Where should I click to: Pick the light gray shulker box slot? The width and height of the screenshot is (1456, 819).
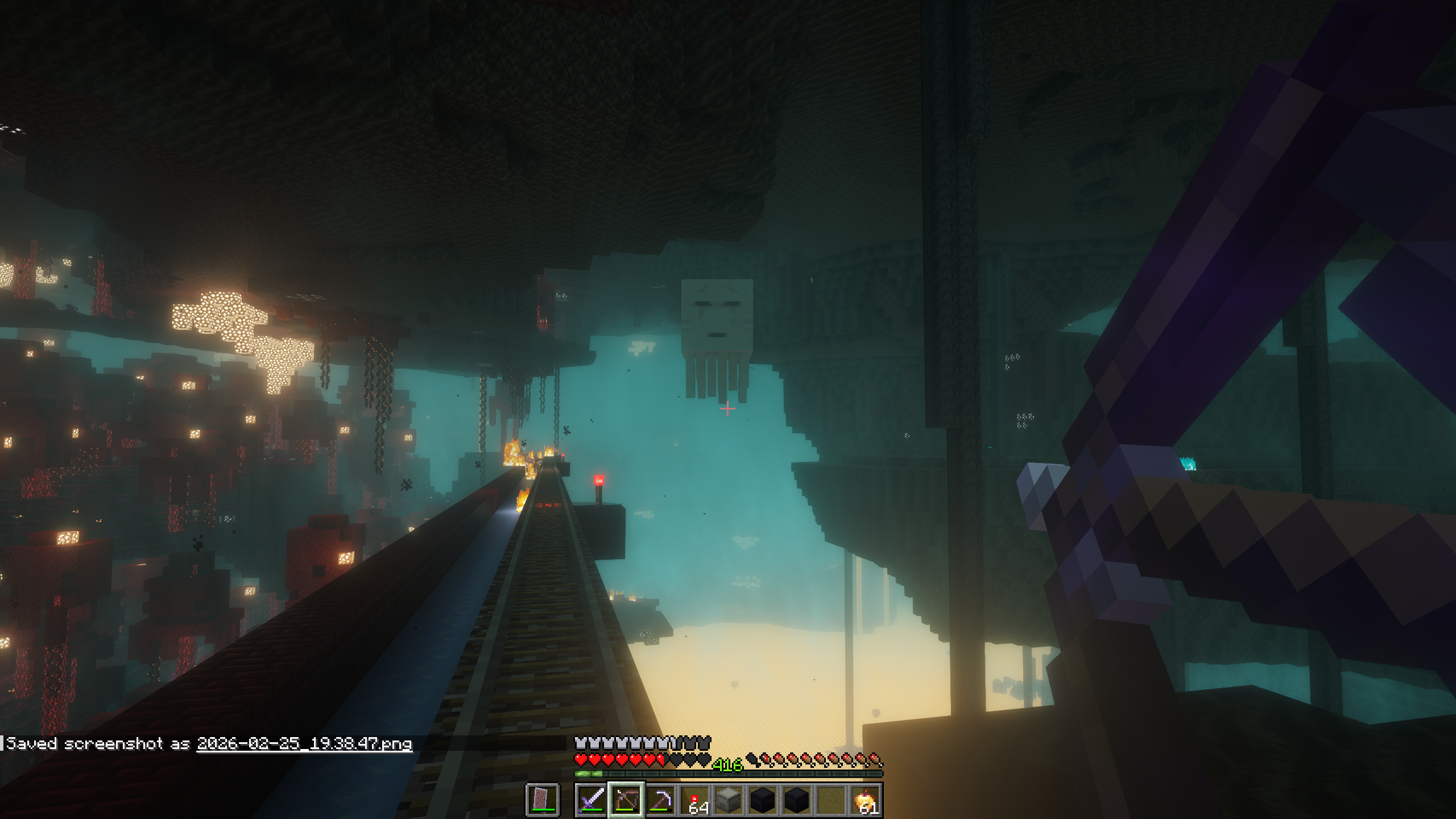click(729, 800)
